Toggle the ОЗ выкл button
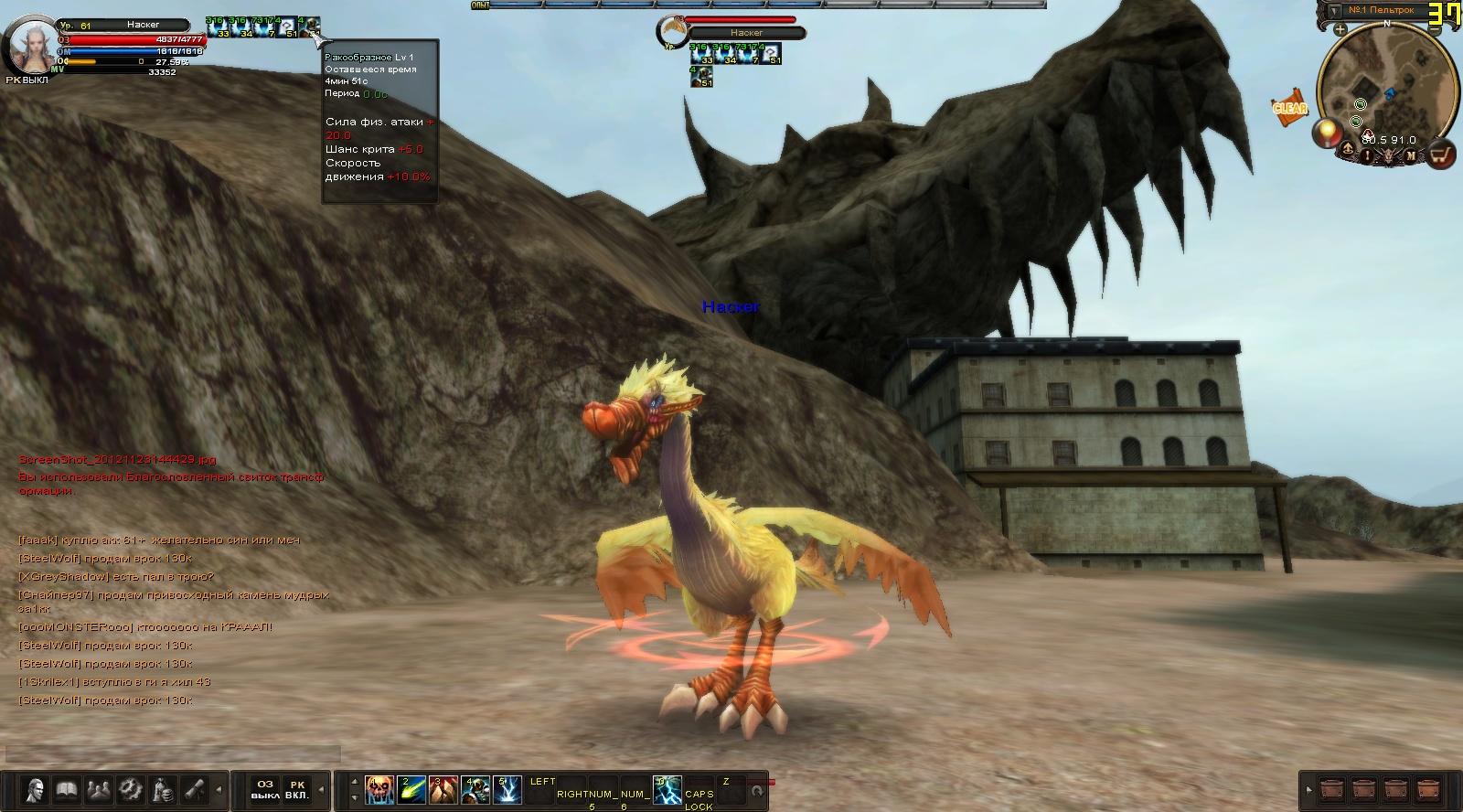This screenshot has height=812, width=1463. [264, 789]
